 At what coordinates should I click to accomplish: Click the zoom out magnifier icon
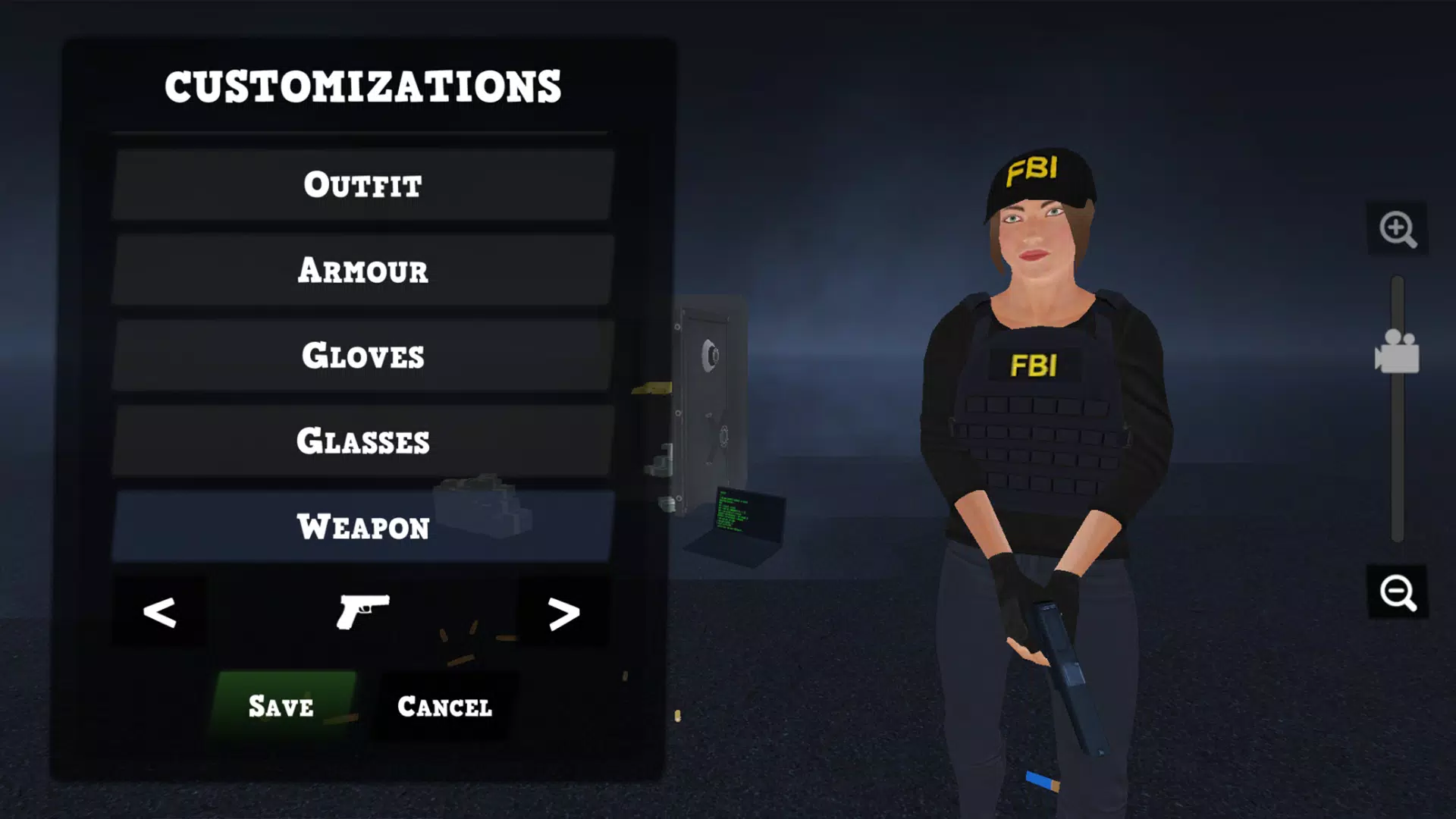tap(1399, 594)
